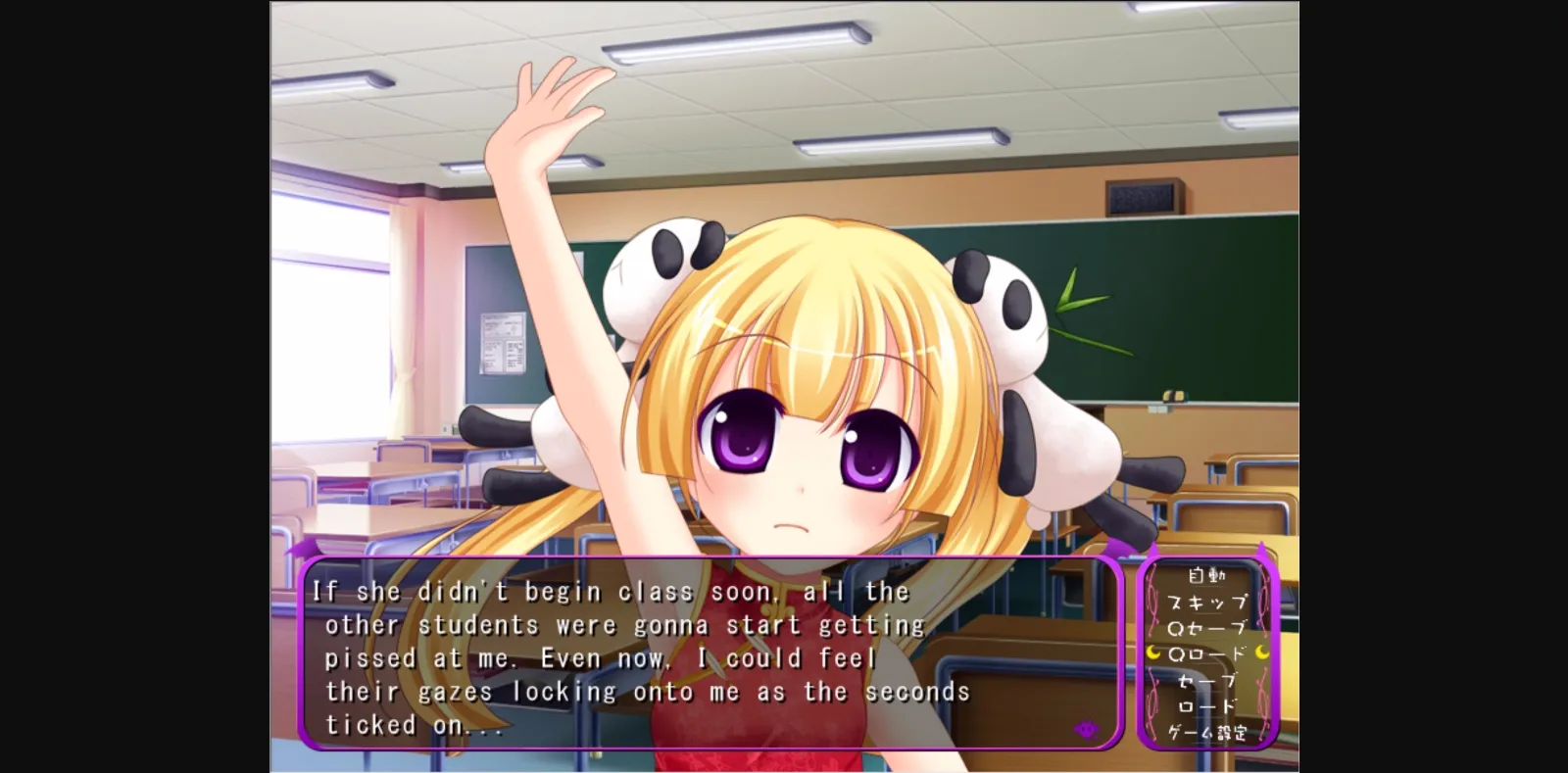
Task: Open ゲーム設定 (Game Settings)
Action: [x=1207, y=731]
